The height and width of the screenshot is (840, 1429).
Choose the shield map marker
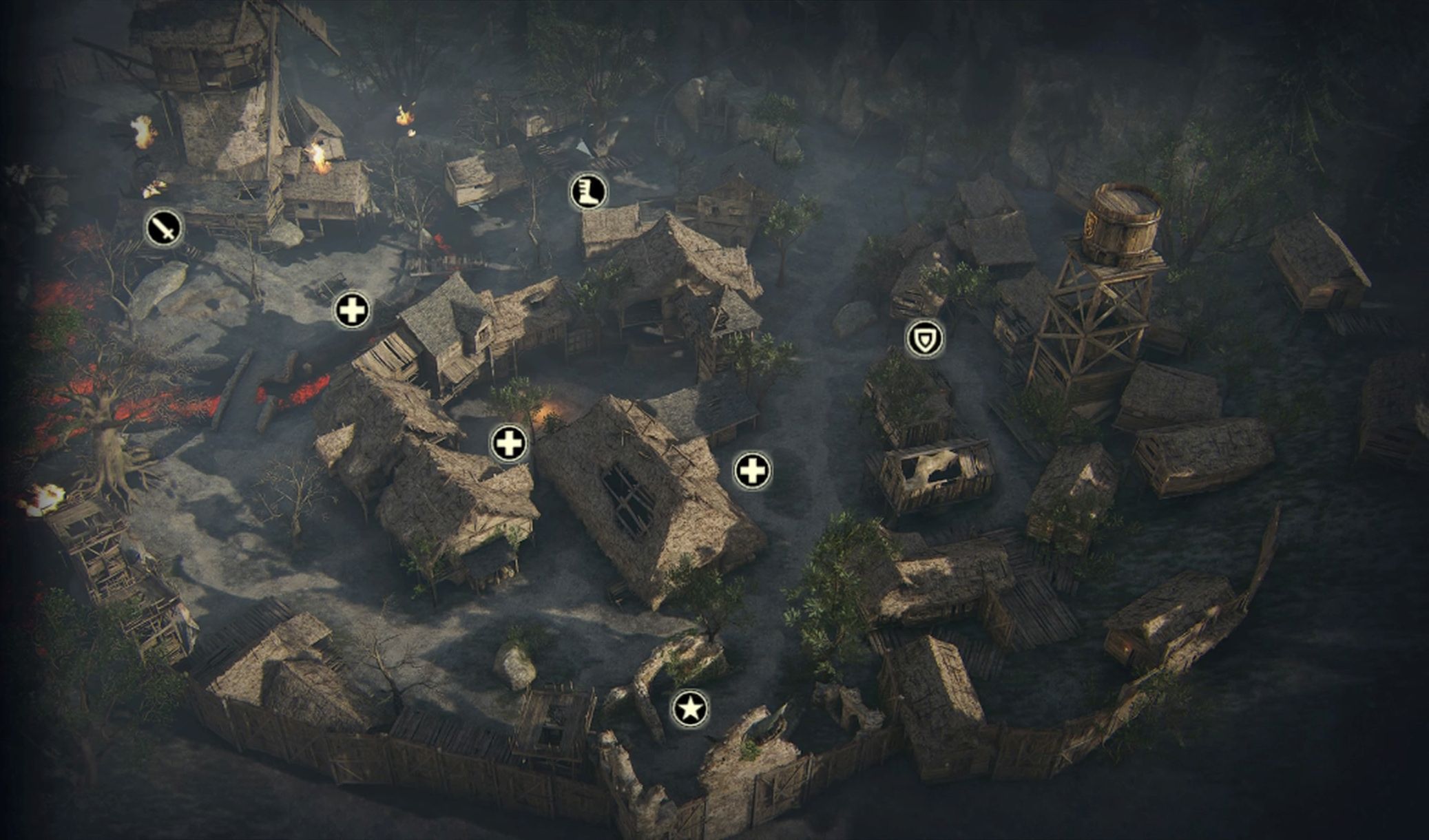tap(924, 339)
